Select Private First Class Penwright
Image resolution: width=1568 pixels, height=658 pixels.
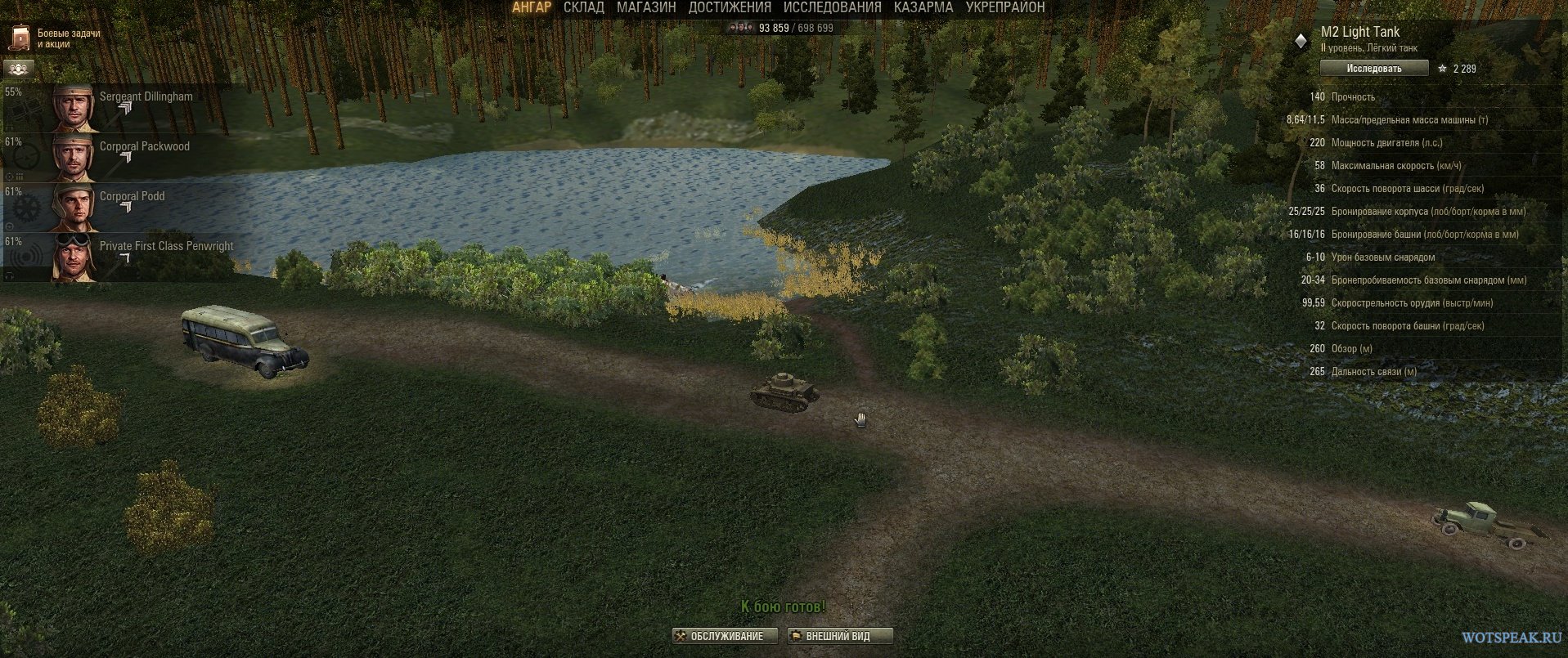click(123, 257)
